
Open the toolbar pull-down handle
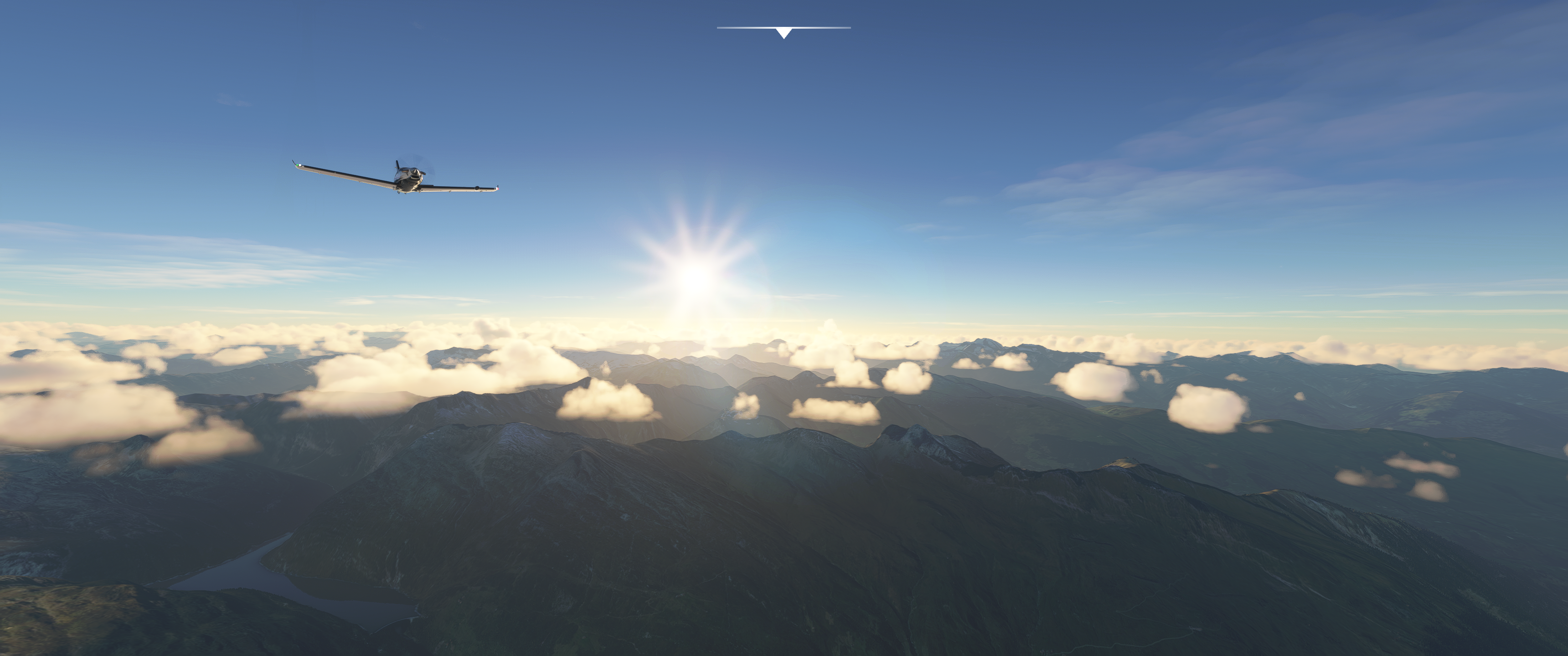[x=784, y=31]
